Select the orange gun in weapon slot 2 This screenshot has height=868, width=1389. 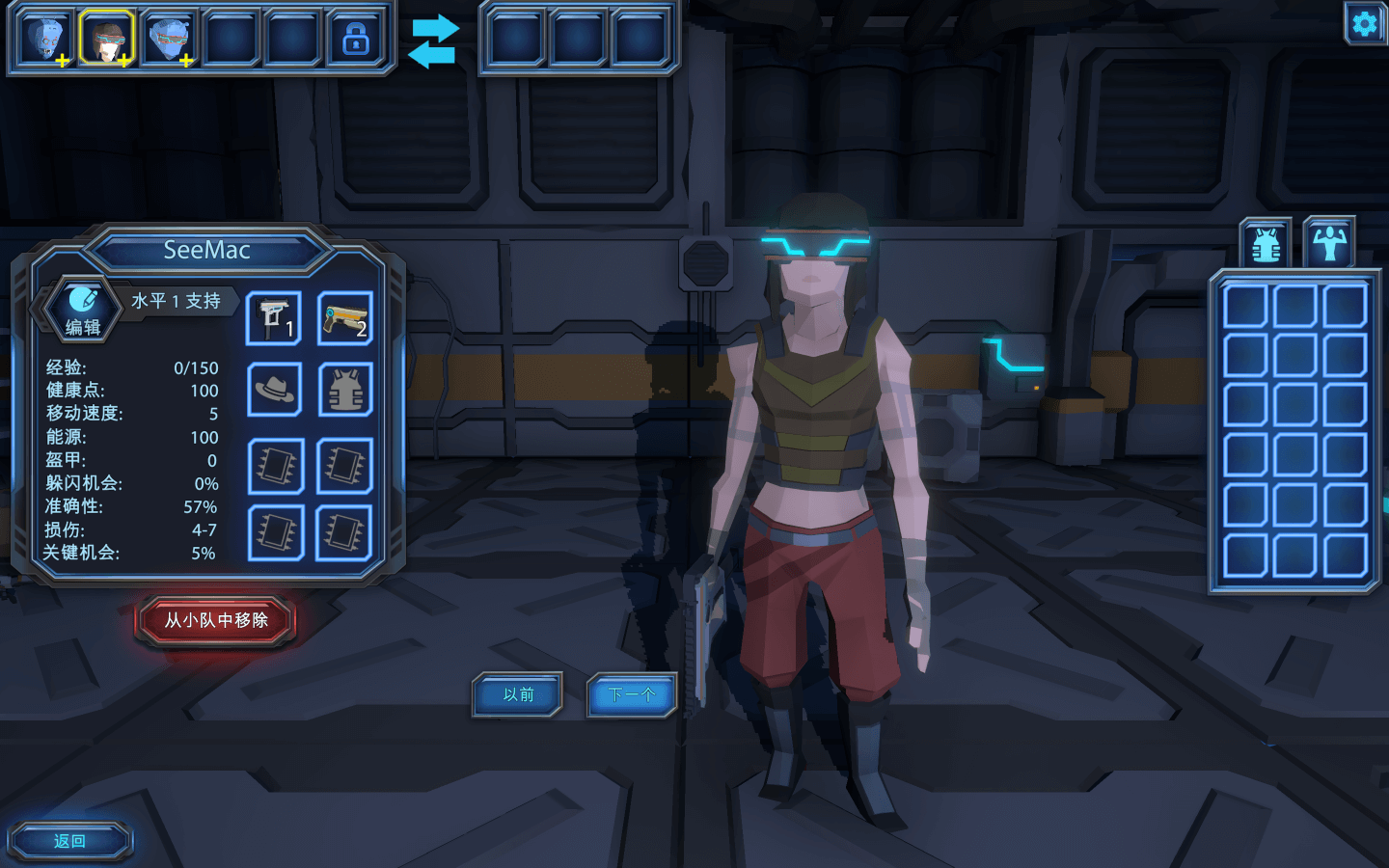pos(345,318)
